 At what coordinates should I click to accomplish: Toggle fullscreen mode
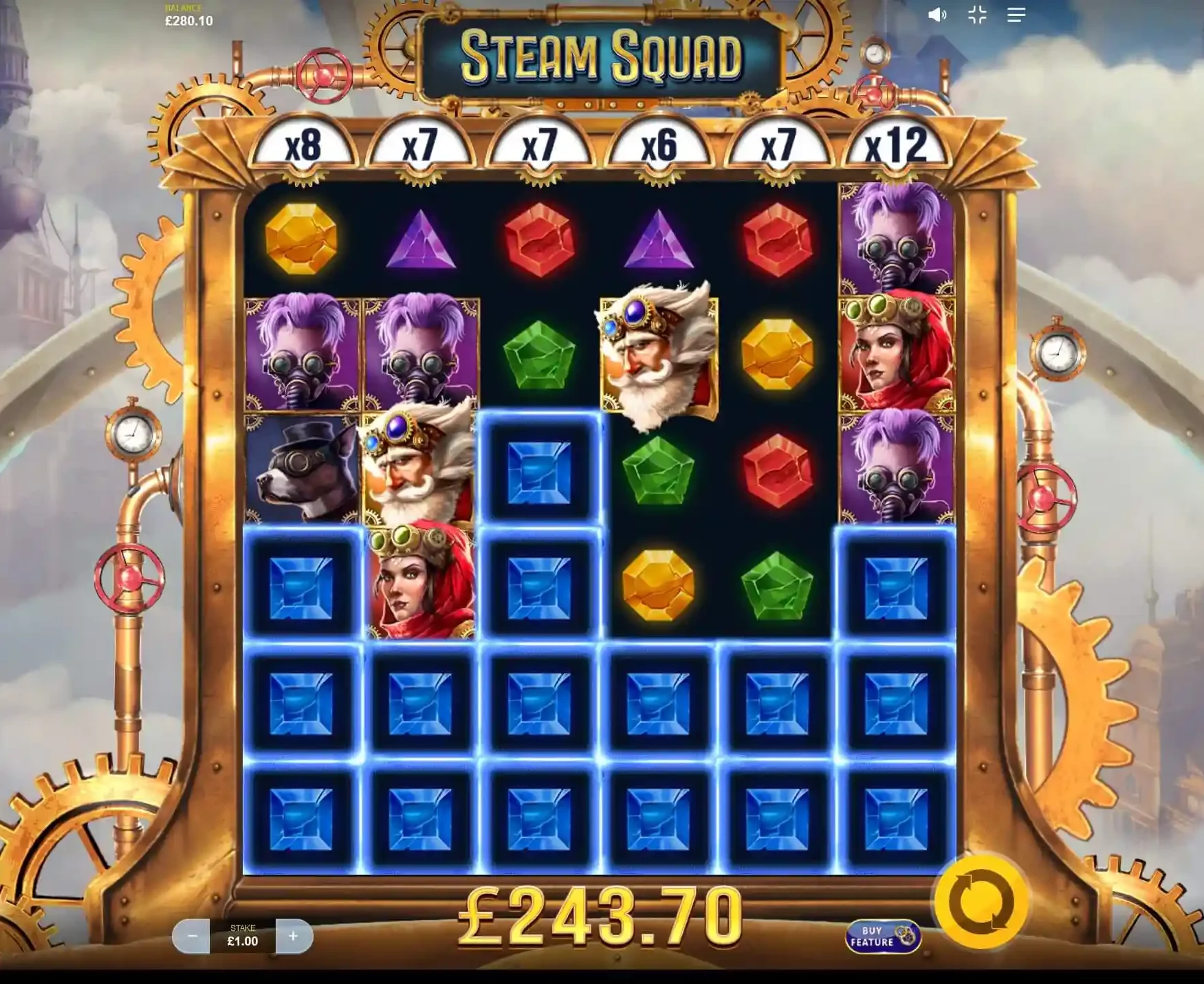(x=977, y=14)
